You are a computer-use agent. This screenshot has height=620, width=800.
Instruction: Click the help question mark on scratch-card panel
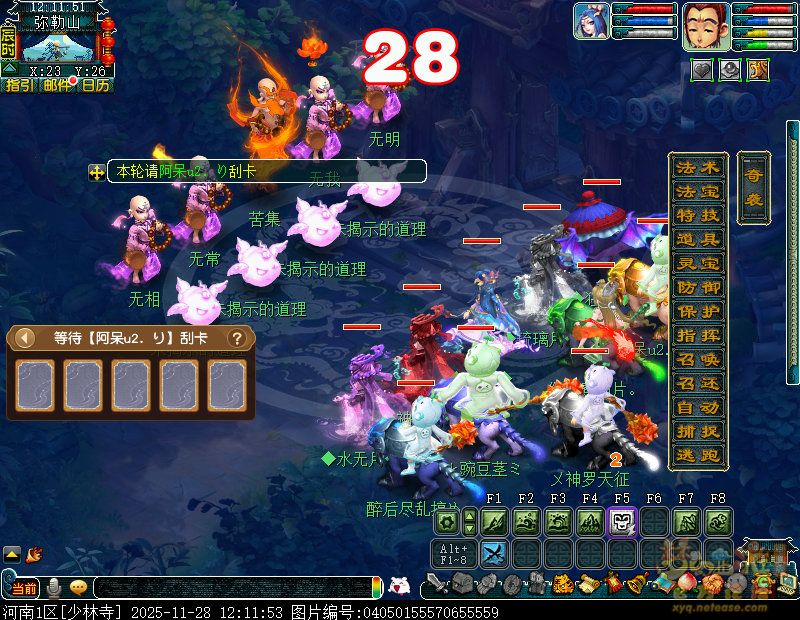coord(237,338)
